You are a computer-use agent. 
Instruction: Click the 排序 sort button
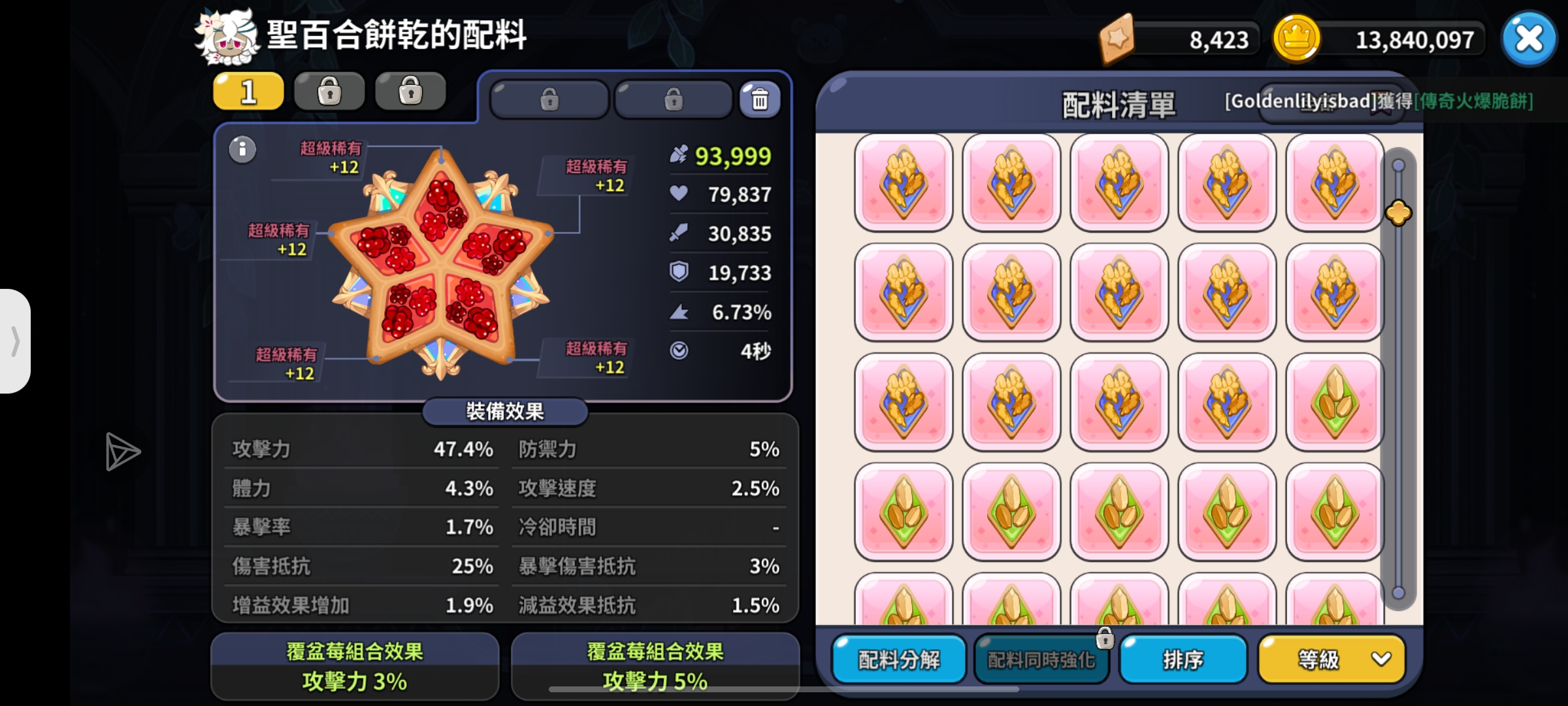1183,660
